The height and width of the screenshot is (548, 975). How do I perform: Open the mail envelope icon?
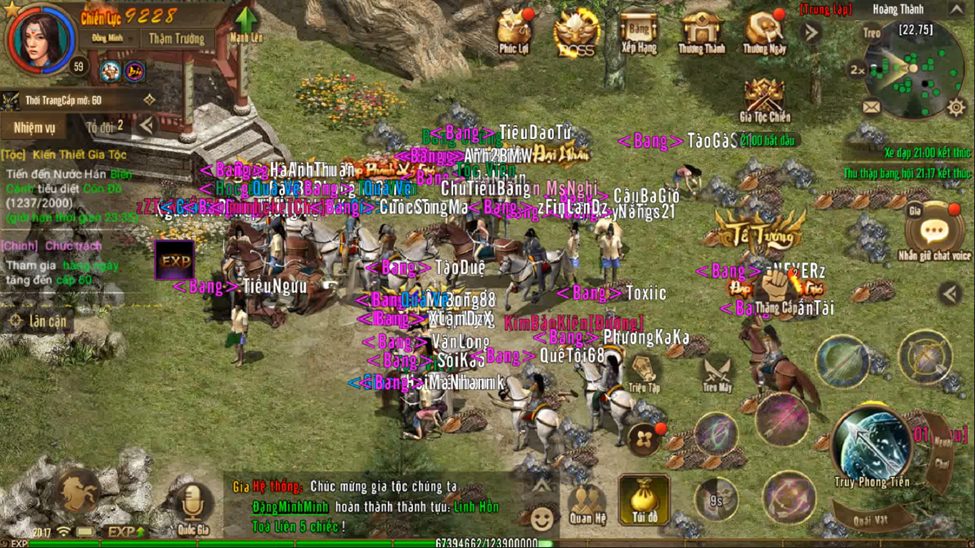[x=869, y=107]
